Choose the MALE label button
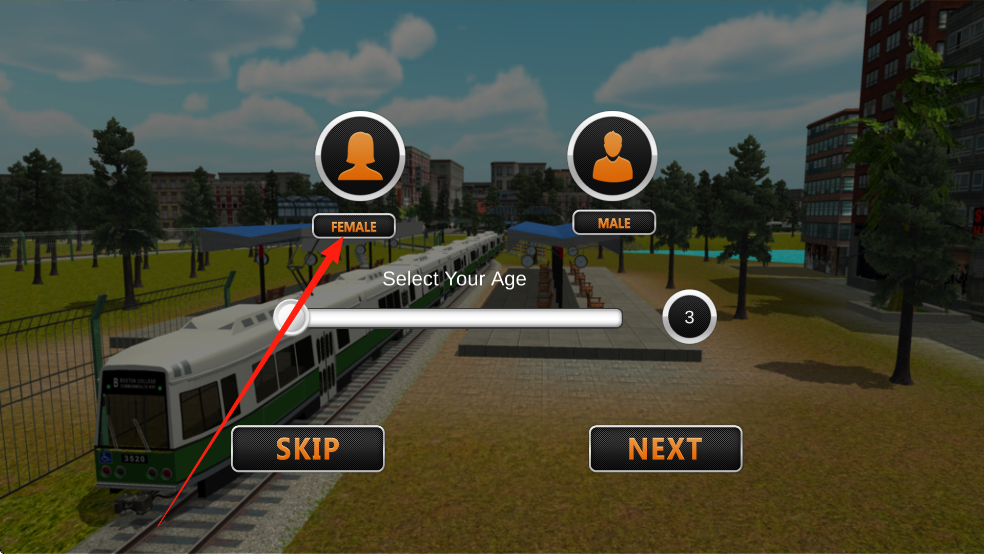 614,223
